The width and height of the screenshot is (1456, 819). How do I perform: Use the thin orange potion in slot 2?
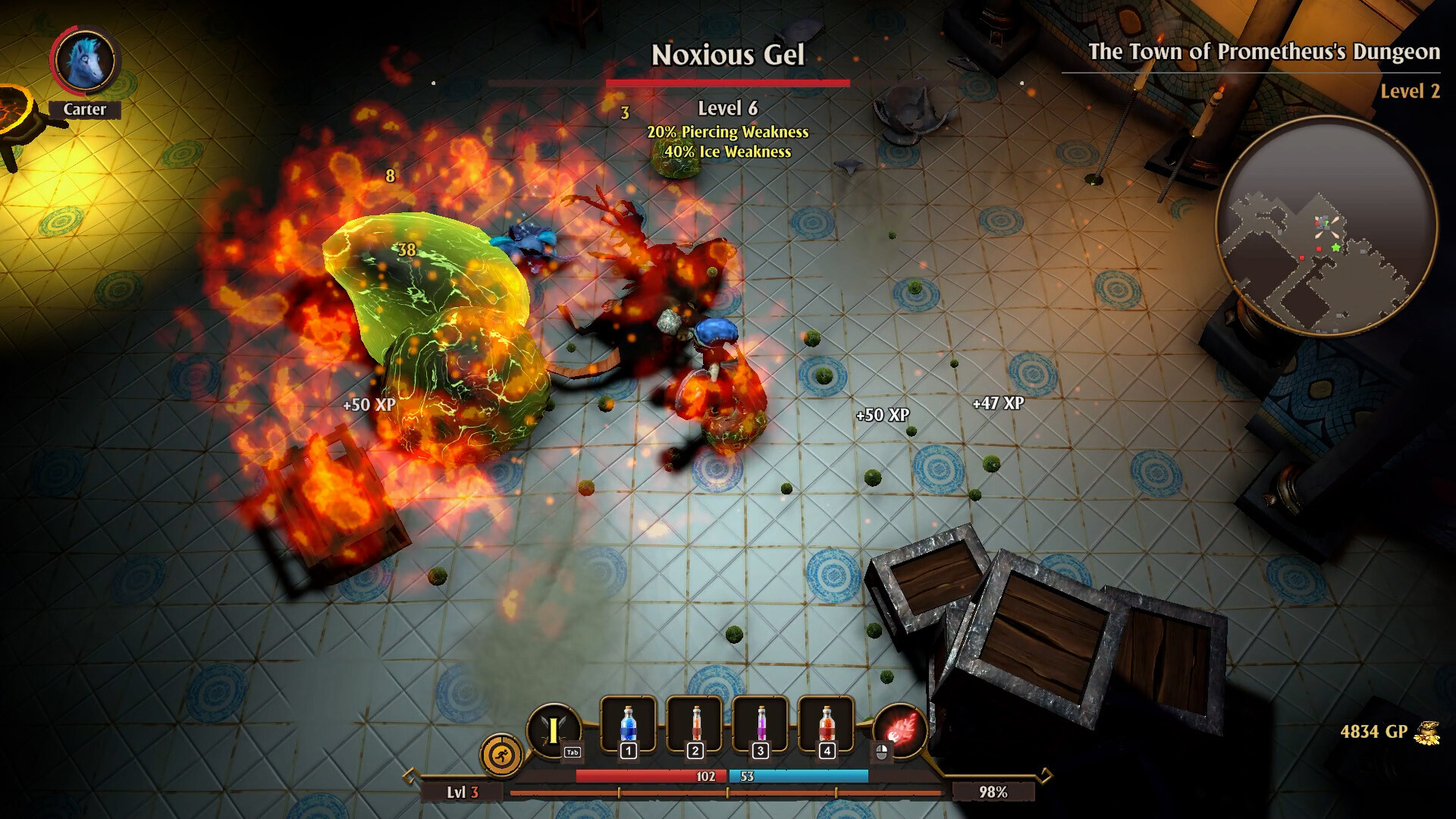(x=695, y=725)
